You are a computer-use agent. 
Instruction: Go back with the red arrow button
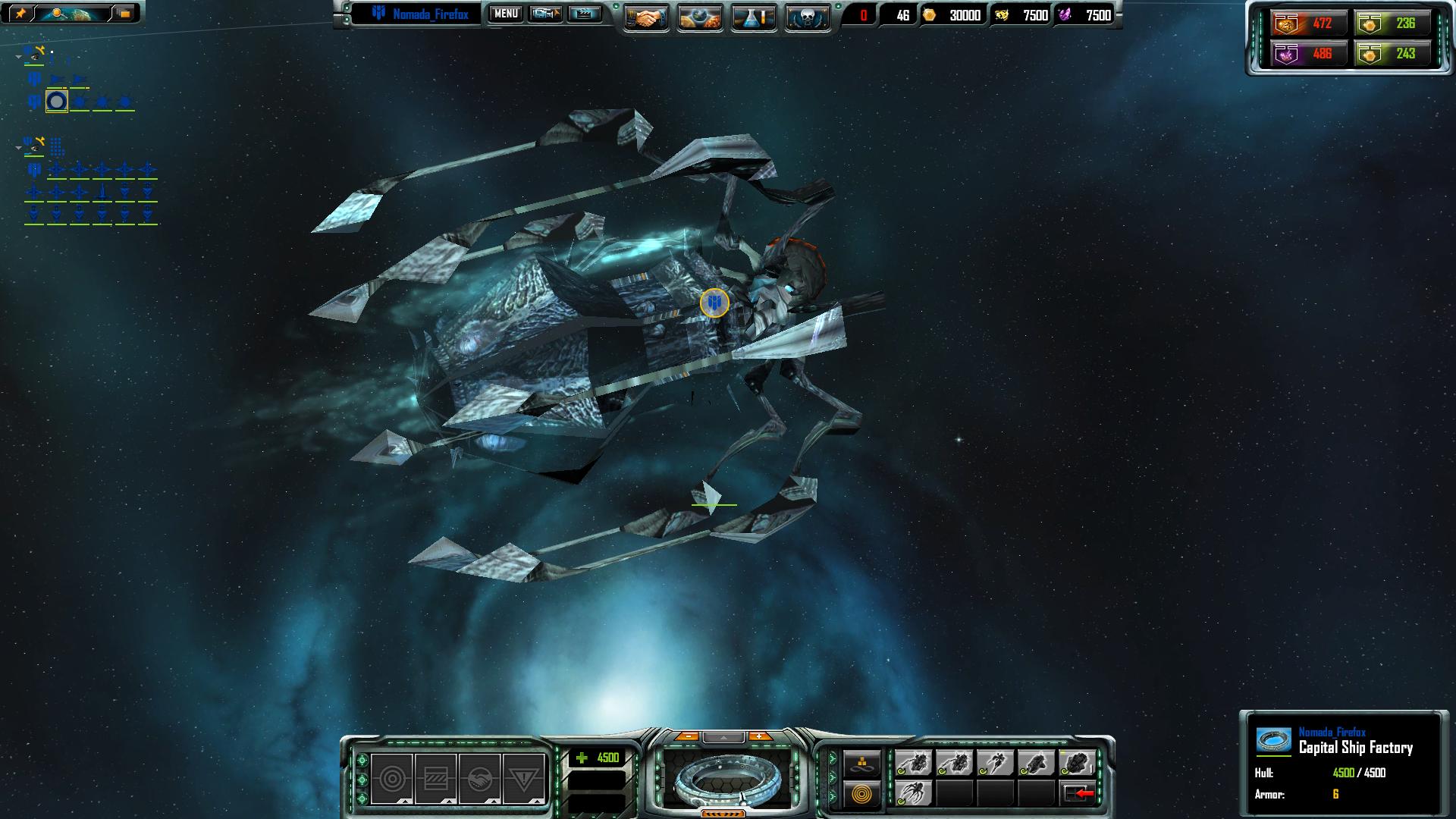(1078, 793)
